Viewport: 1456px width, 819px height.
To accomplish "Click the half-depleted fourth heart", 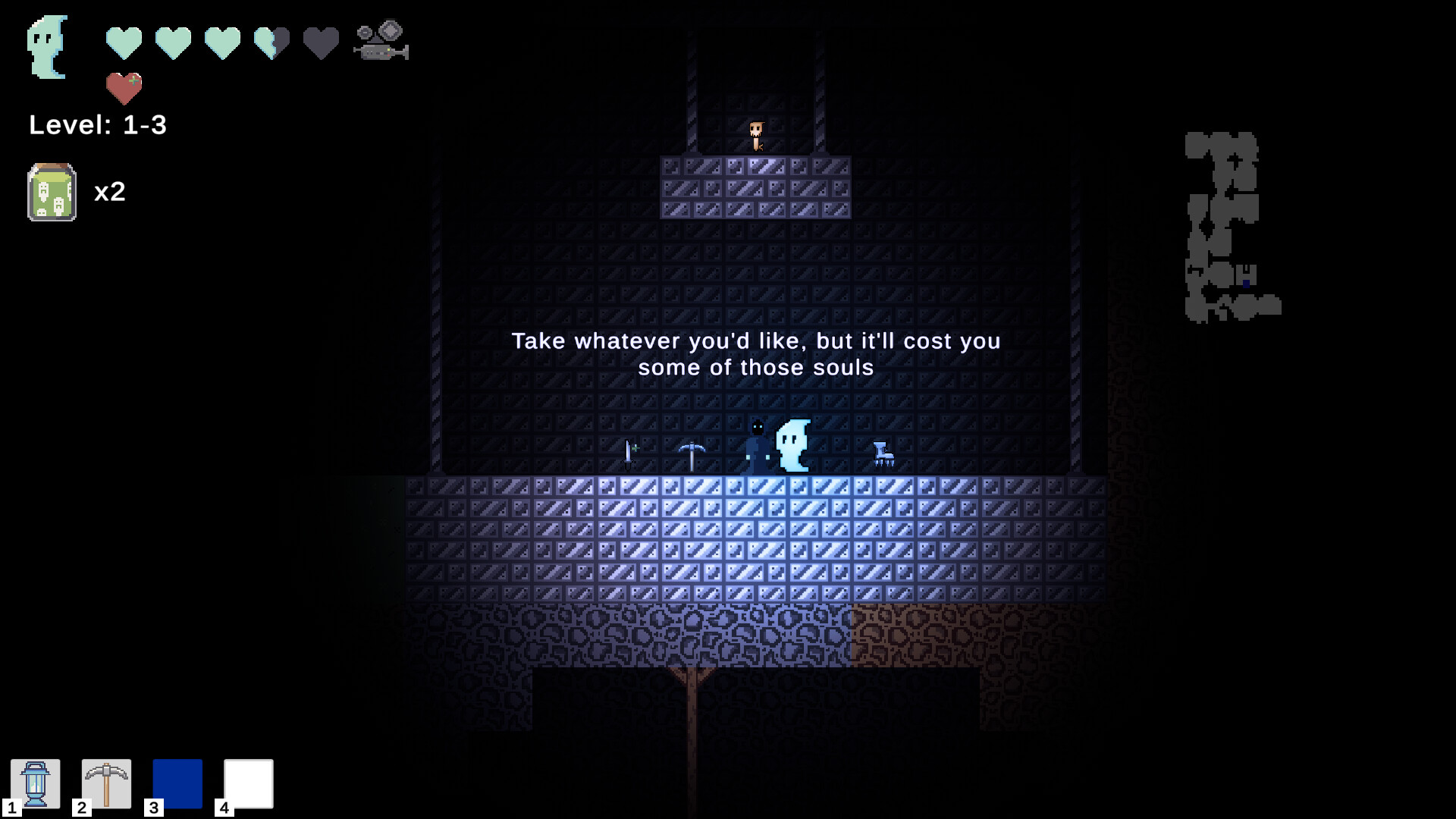I will (x=271, y=42).
